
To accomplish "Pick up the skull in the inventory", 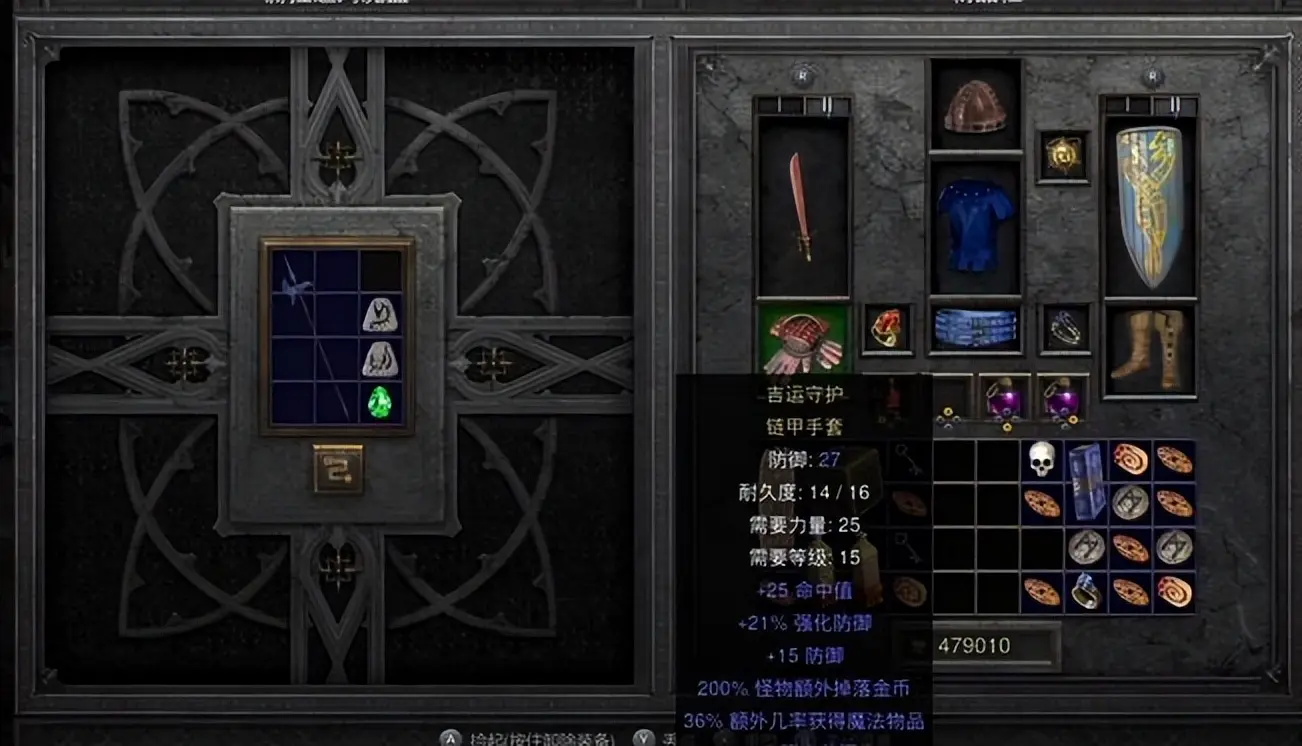I will 1042,459.
